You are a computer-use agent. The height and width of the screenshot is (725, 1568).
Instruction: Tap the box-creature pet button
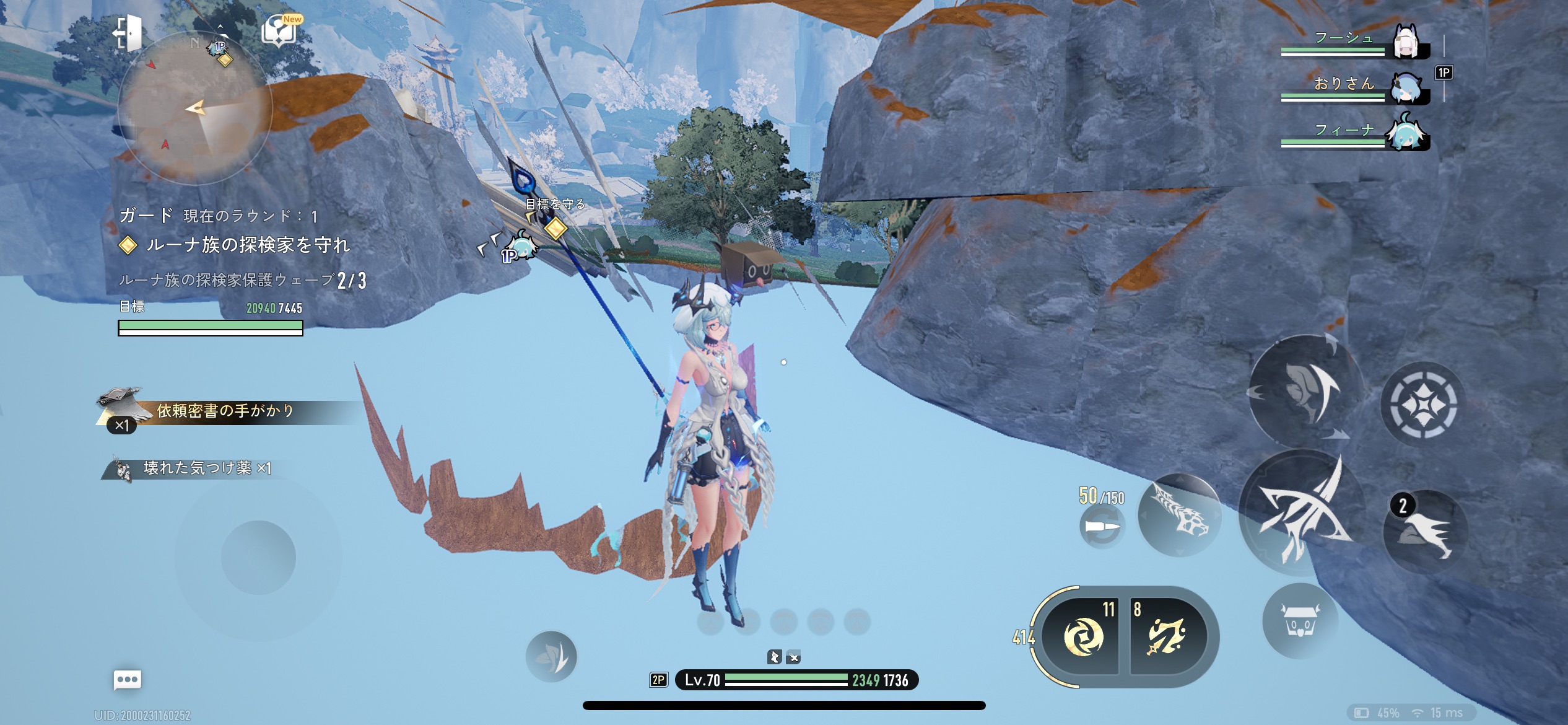point(1300,621)
